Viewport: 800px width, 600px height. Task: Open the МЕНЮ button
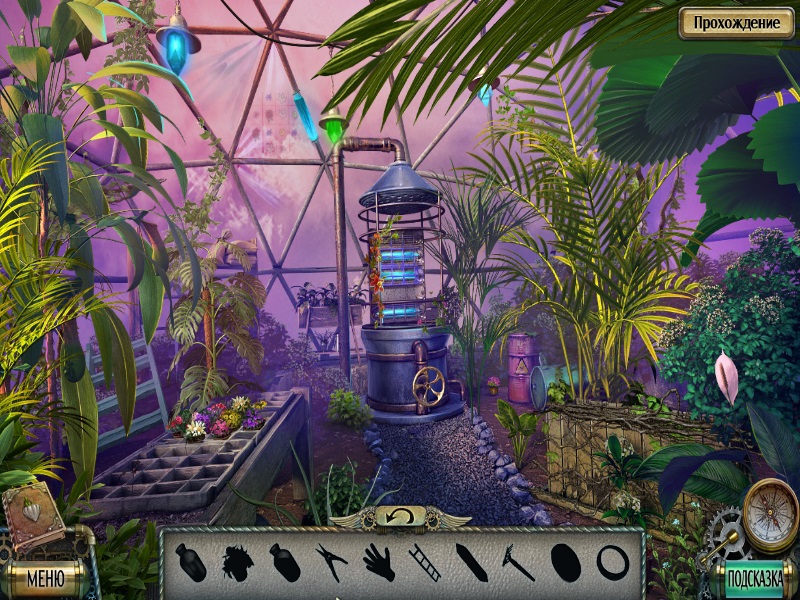[x=46, y=578]
